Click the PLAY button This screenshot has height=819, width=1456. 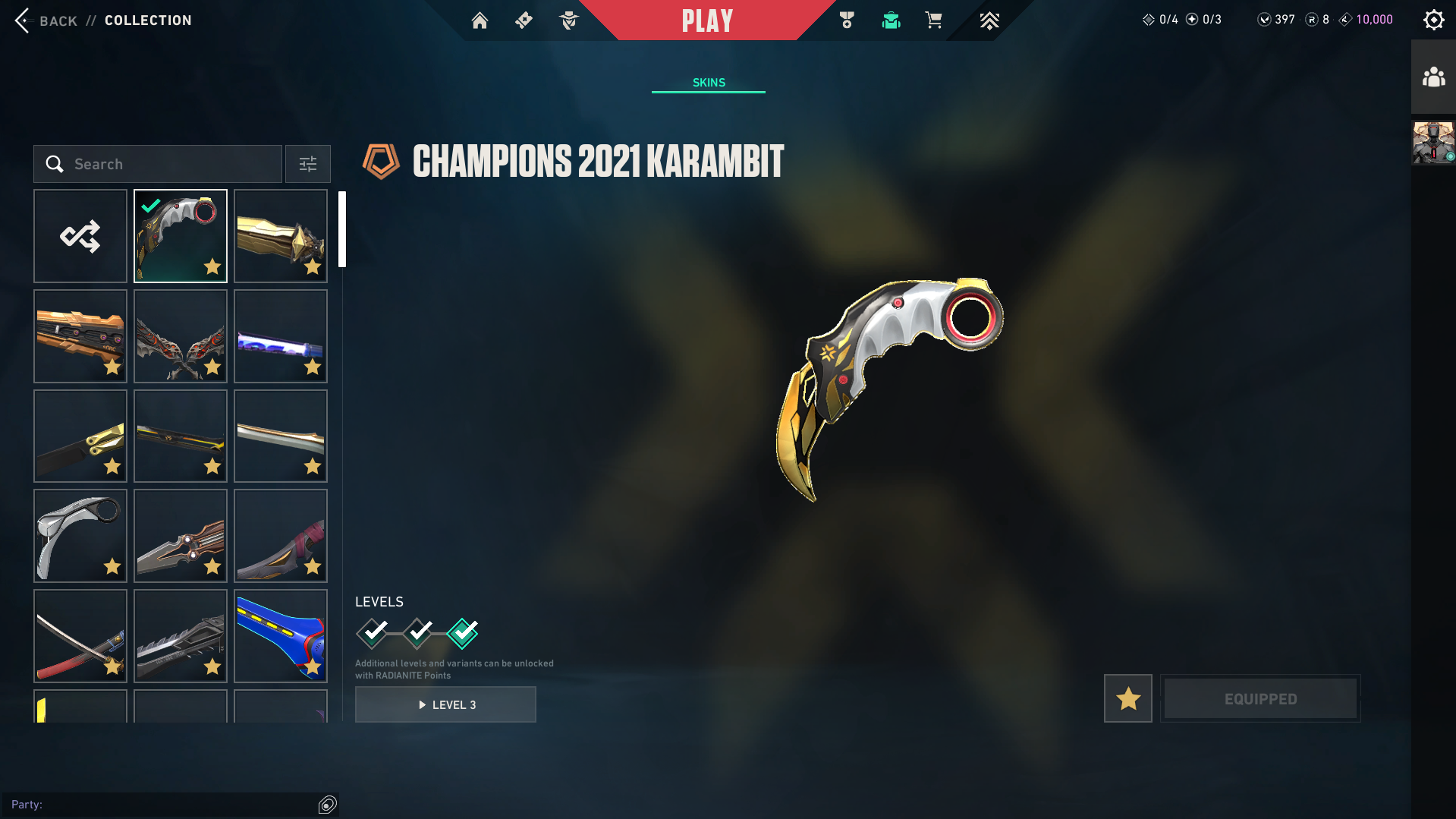click(707, 20)
